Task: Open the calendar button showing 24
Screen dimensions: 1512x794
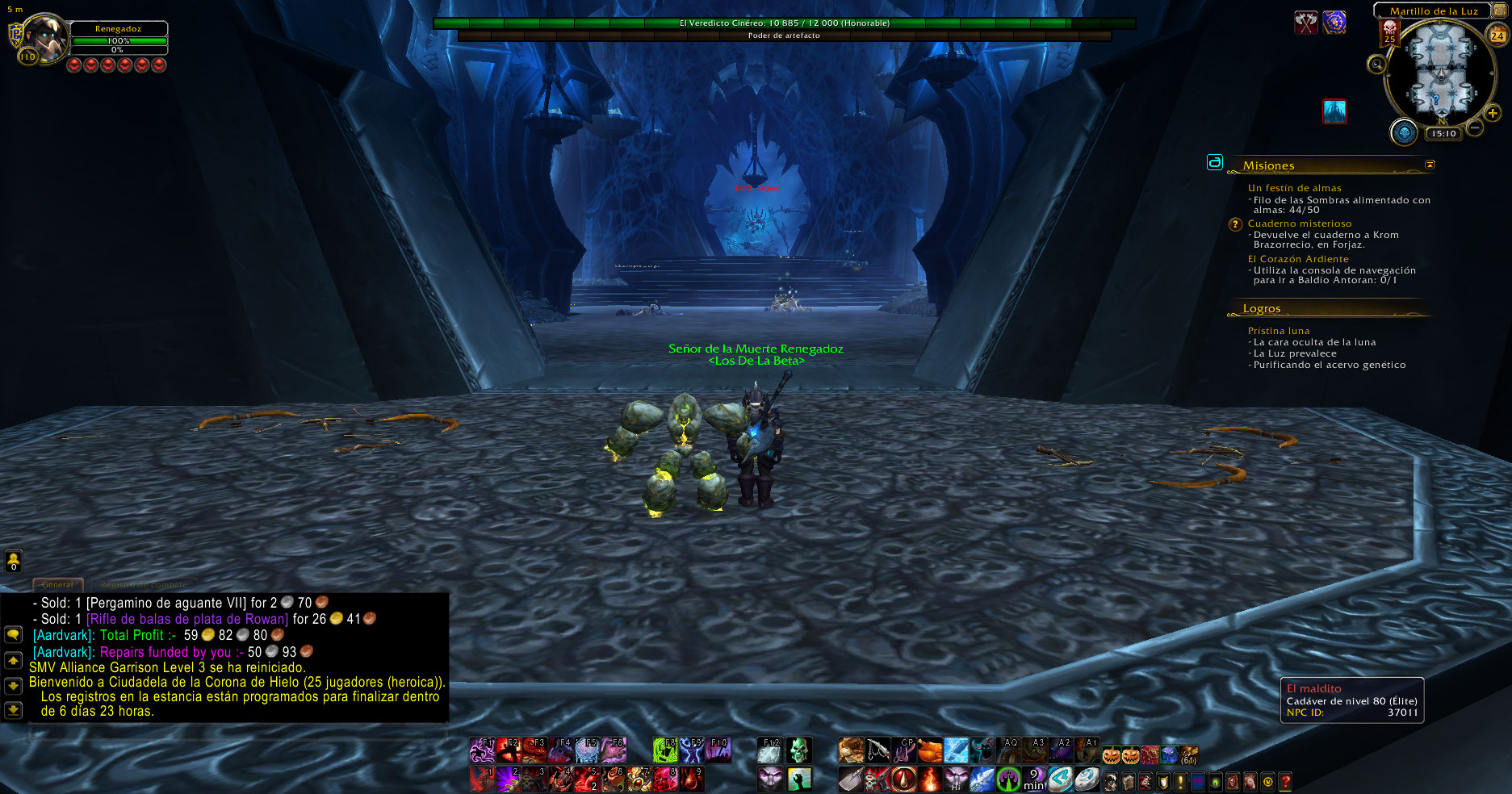Action: (1497, 36)
